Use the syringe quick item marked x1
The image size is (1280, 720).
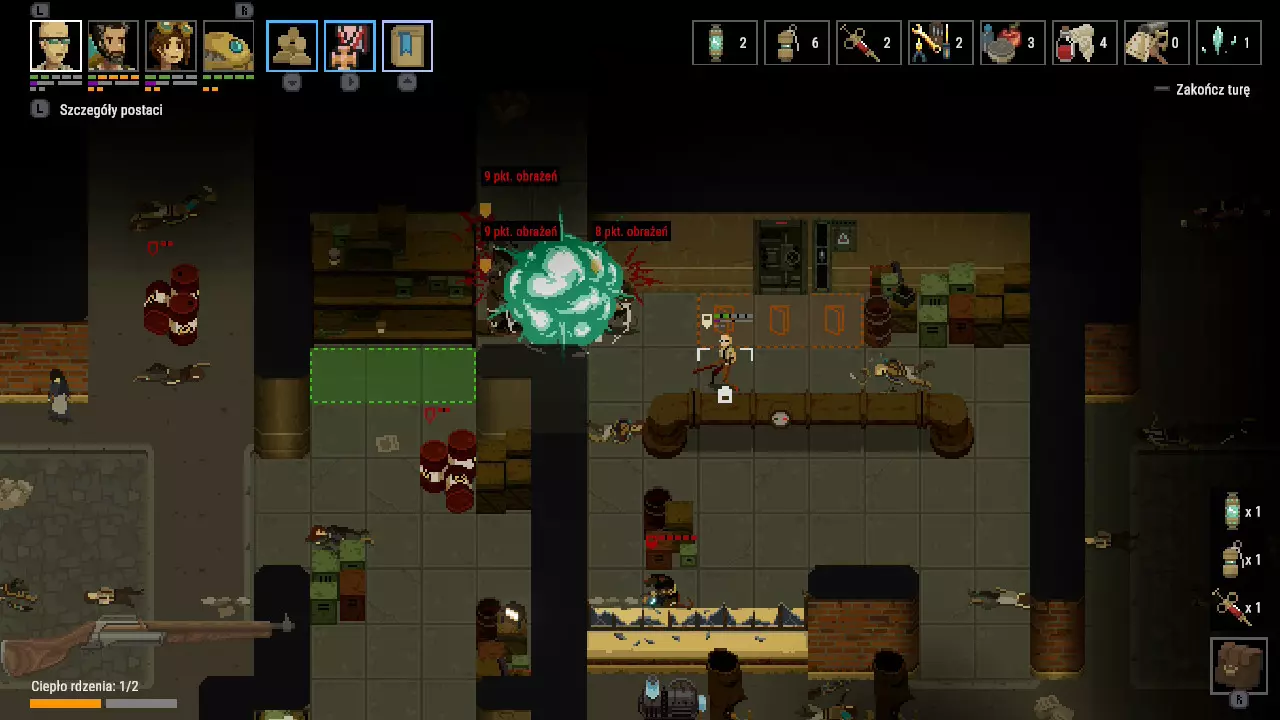click(1240, 607)
